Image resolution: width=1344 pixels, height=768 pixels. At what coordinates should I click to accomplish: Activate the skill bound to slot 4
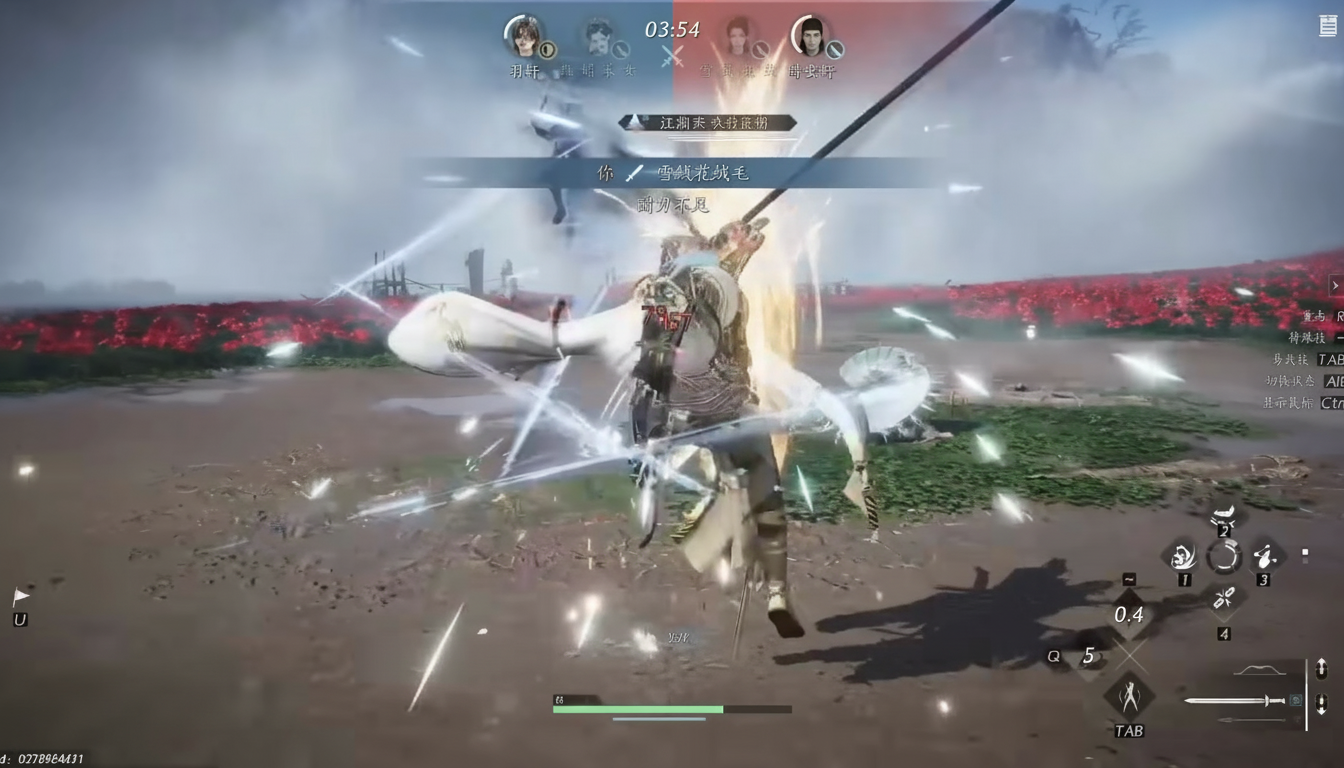coord(1224,599)
